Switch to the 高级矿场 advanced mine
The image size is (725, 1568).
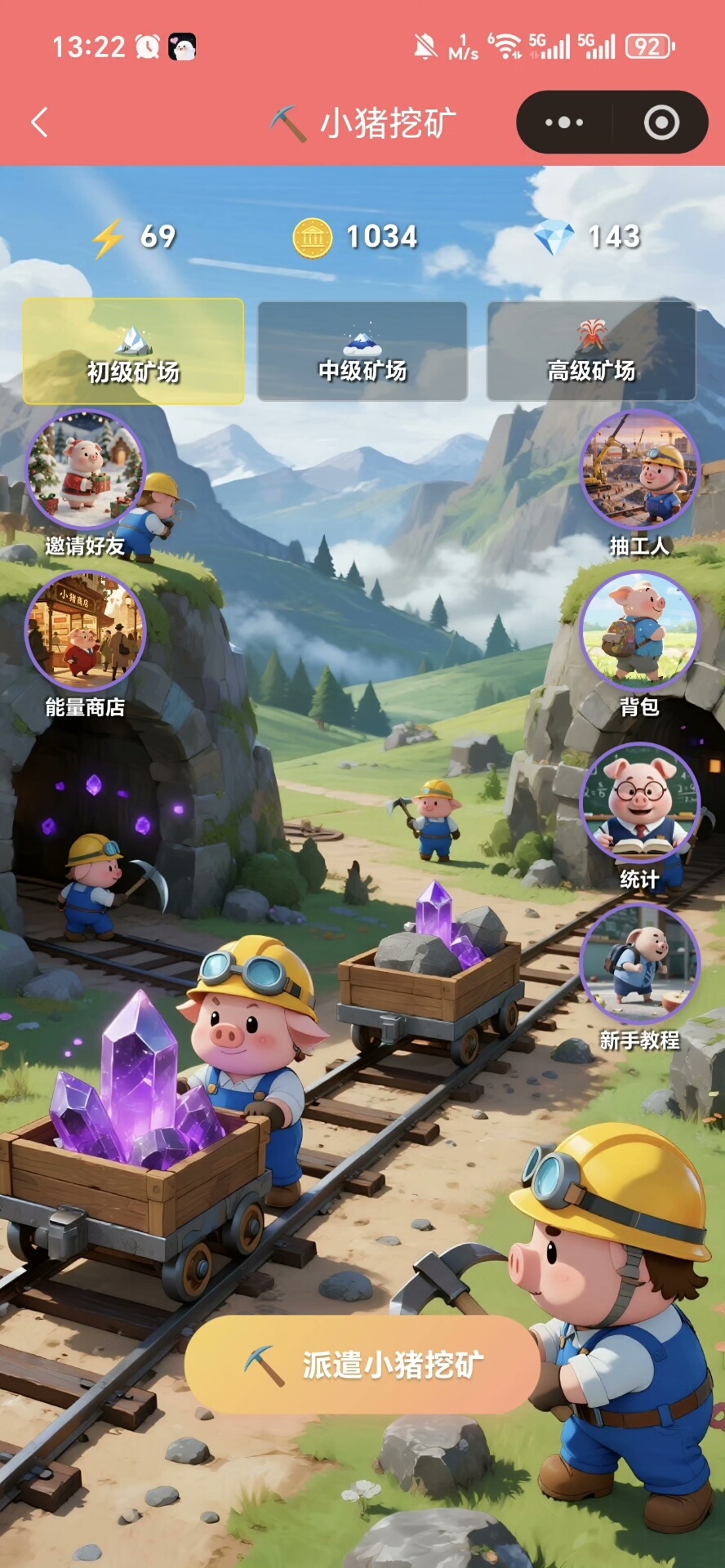(x=591, y=351)
